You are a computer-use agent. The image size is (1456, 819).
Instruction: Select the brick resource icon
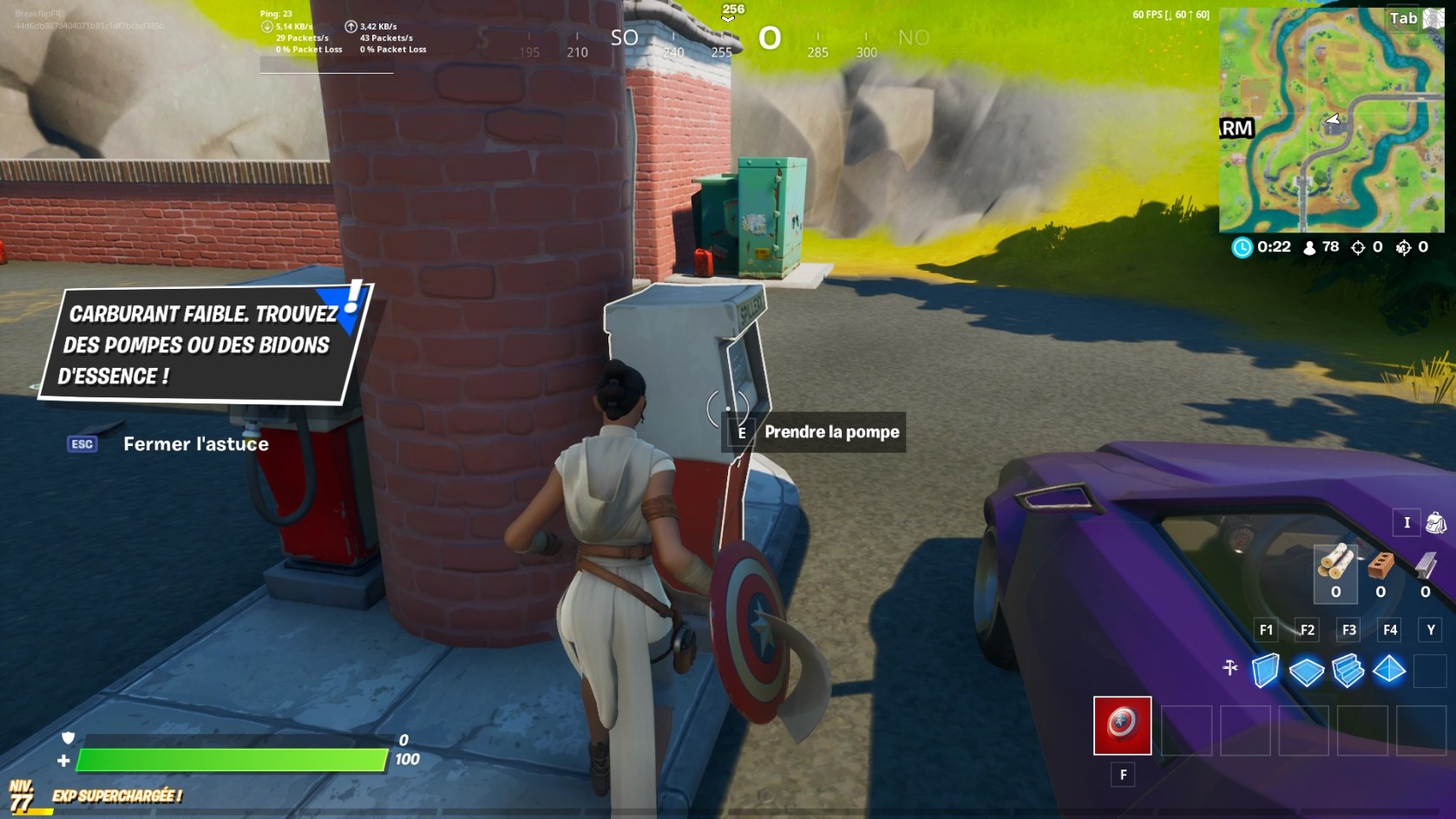tap(1381, 566)
